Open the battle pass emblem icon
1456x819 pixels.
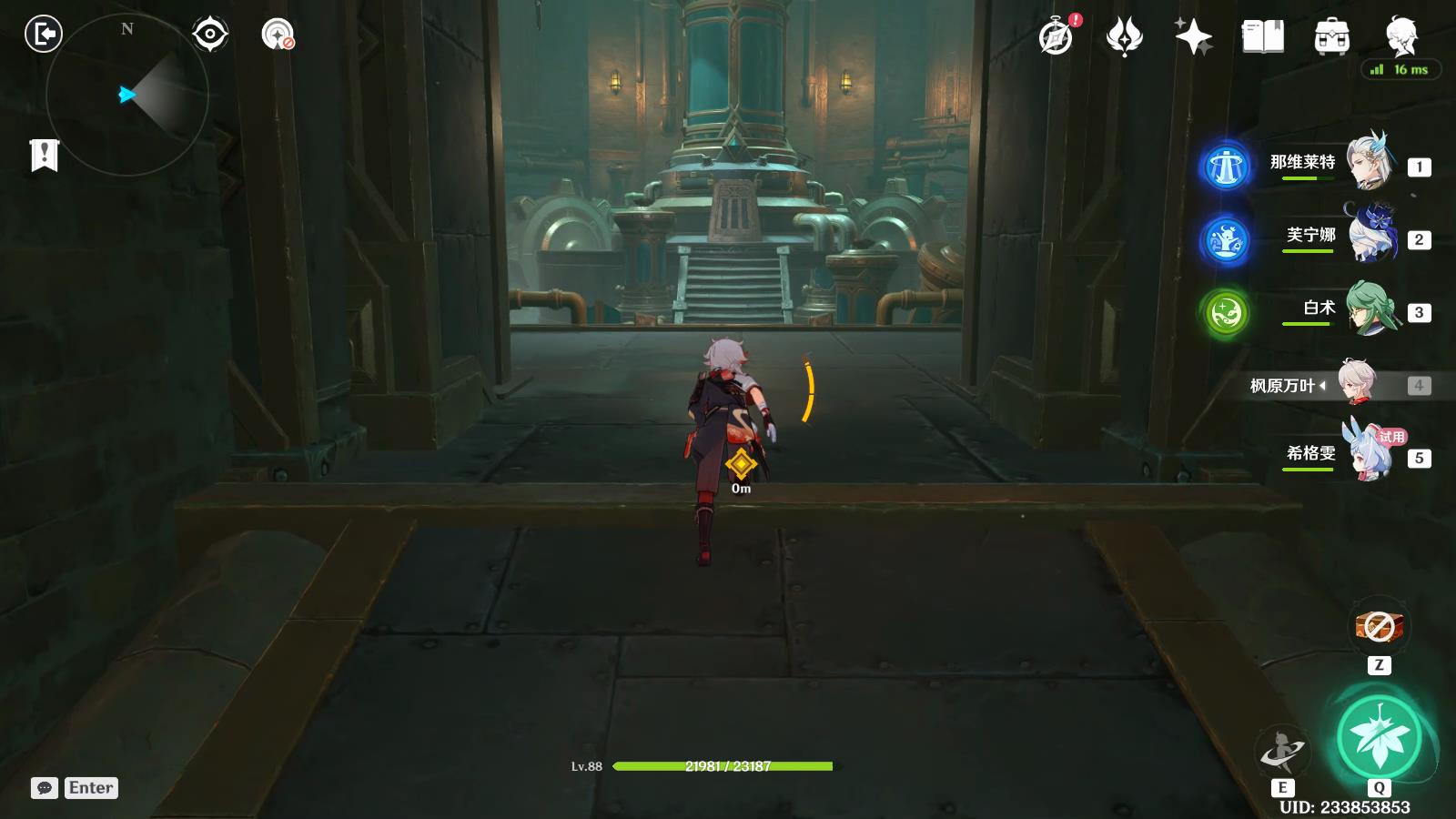click(1125, 37)
